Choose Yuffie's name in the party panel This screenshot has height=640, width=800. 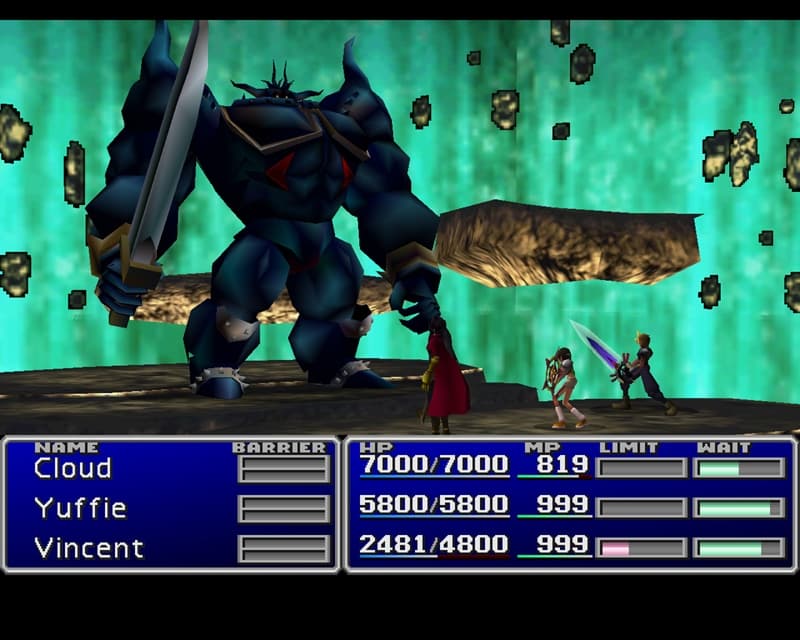coord(80,508)
